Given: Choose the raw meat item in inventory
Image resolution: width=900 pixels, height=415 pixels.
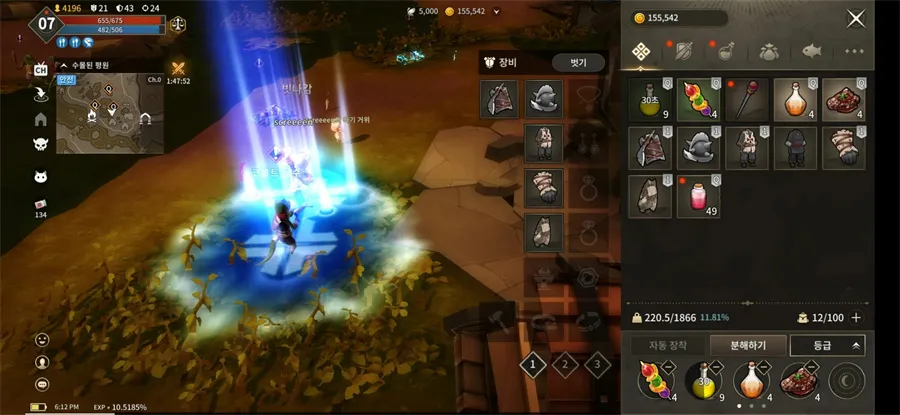Looking at the screenshot, I should pyautogui.click(x=843, y=99).
